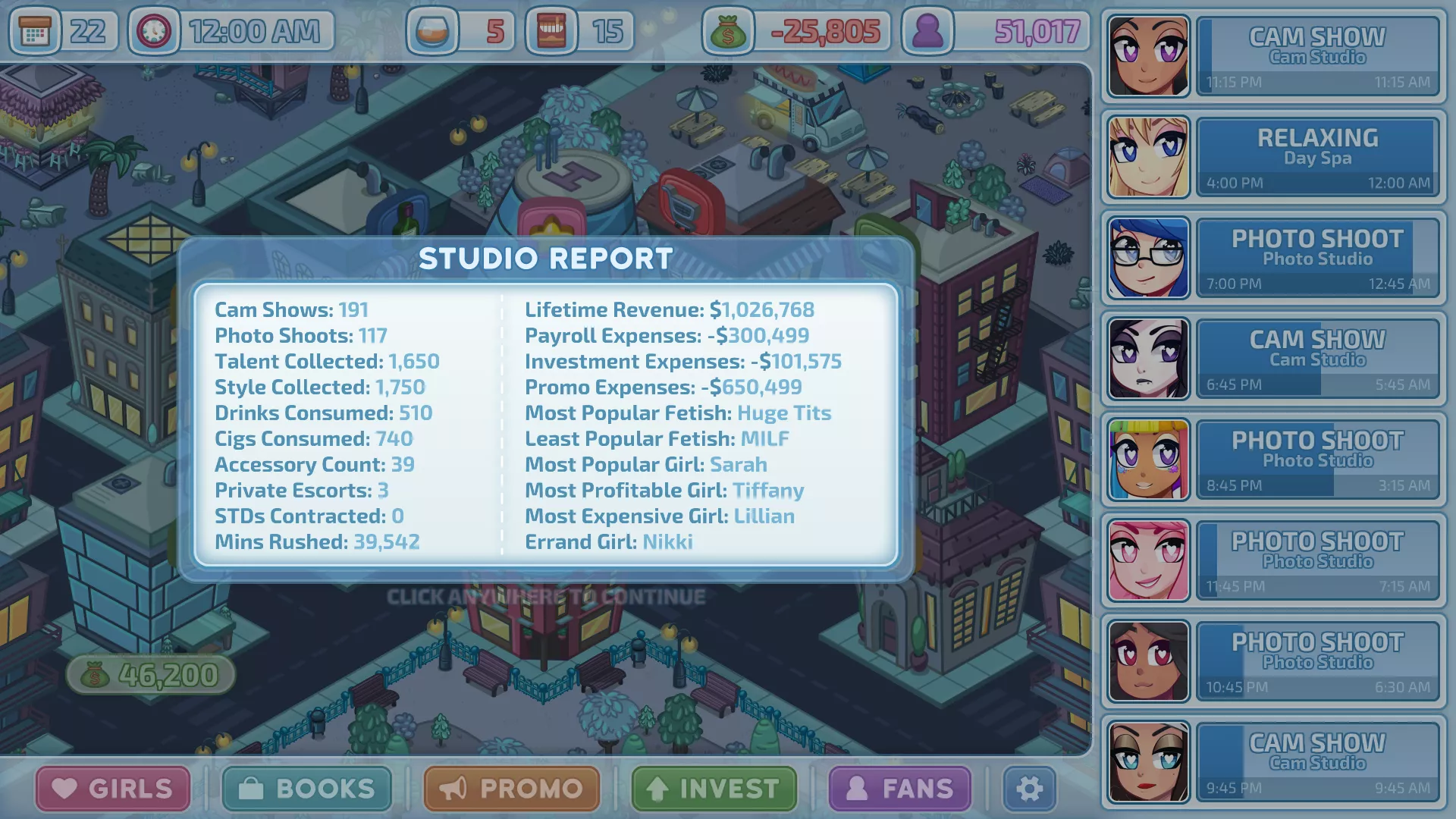Open the INVEST panel

713,789
